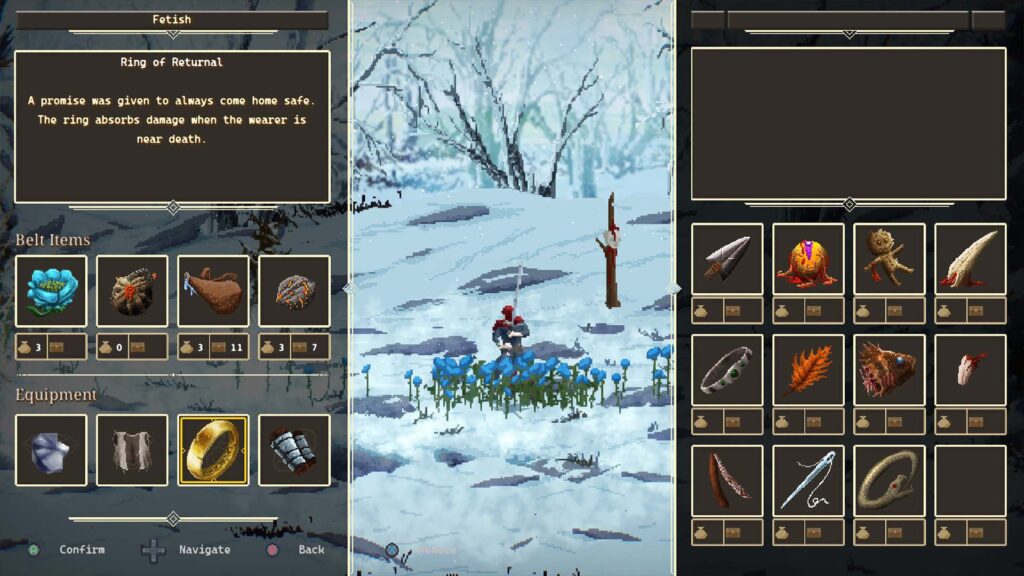Pick the dark red feather fetish

(x=727, y=481)
